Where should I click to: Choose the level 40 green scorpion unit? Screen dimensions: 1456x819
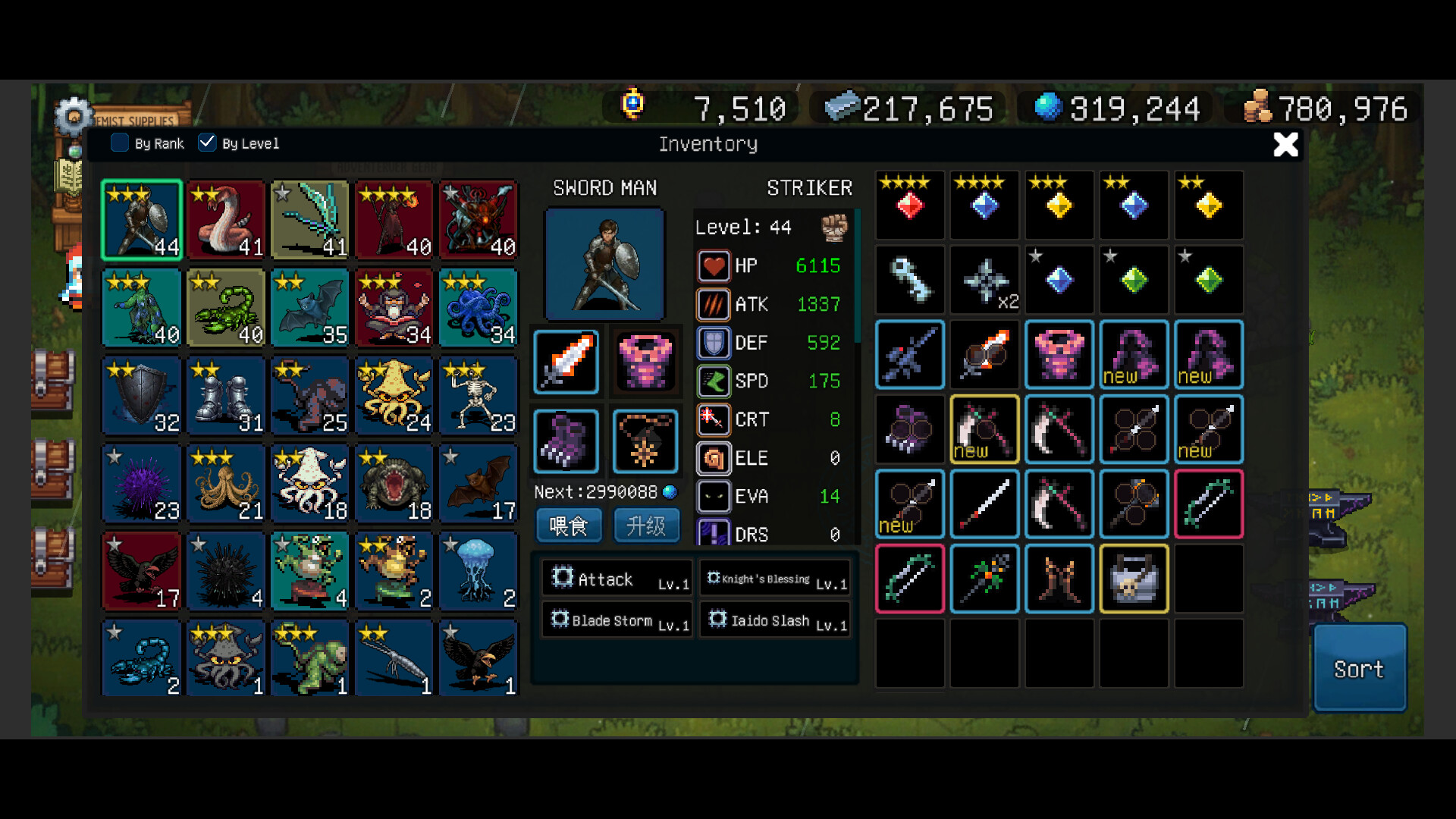pyautogui.click(x=226, y=308)
